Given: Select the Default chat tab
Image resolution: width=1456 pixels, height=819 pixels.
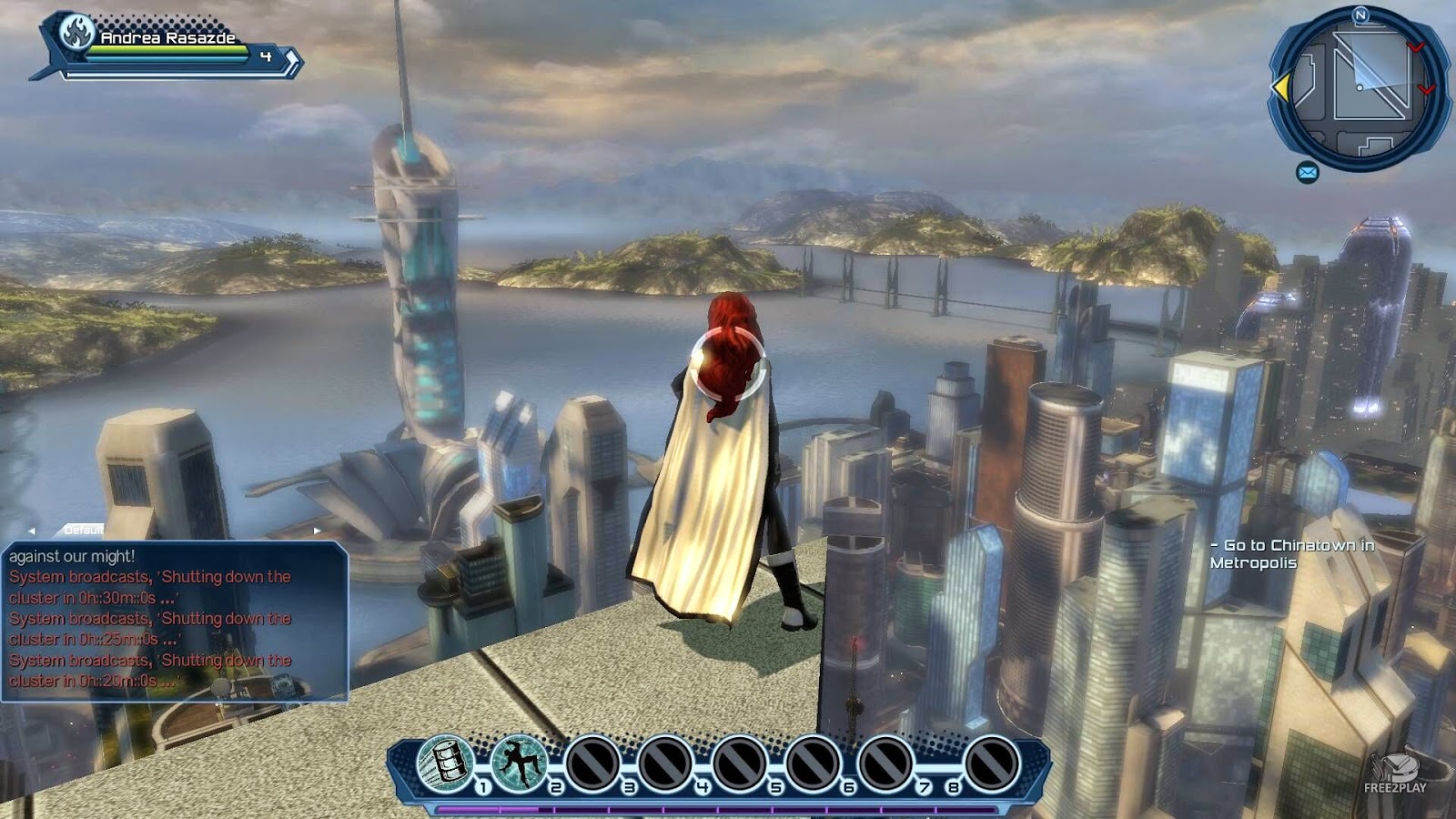Looking at the screenshot, I should [x=84, y=530].
